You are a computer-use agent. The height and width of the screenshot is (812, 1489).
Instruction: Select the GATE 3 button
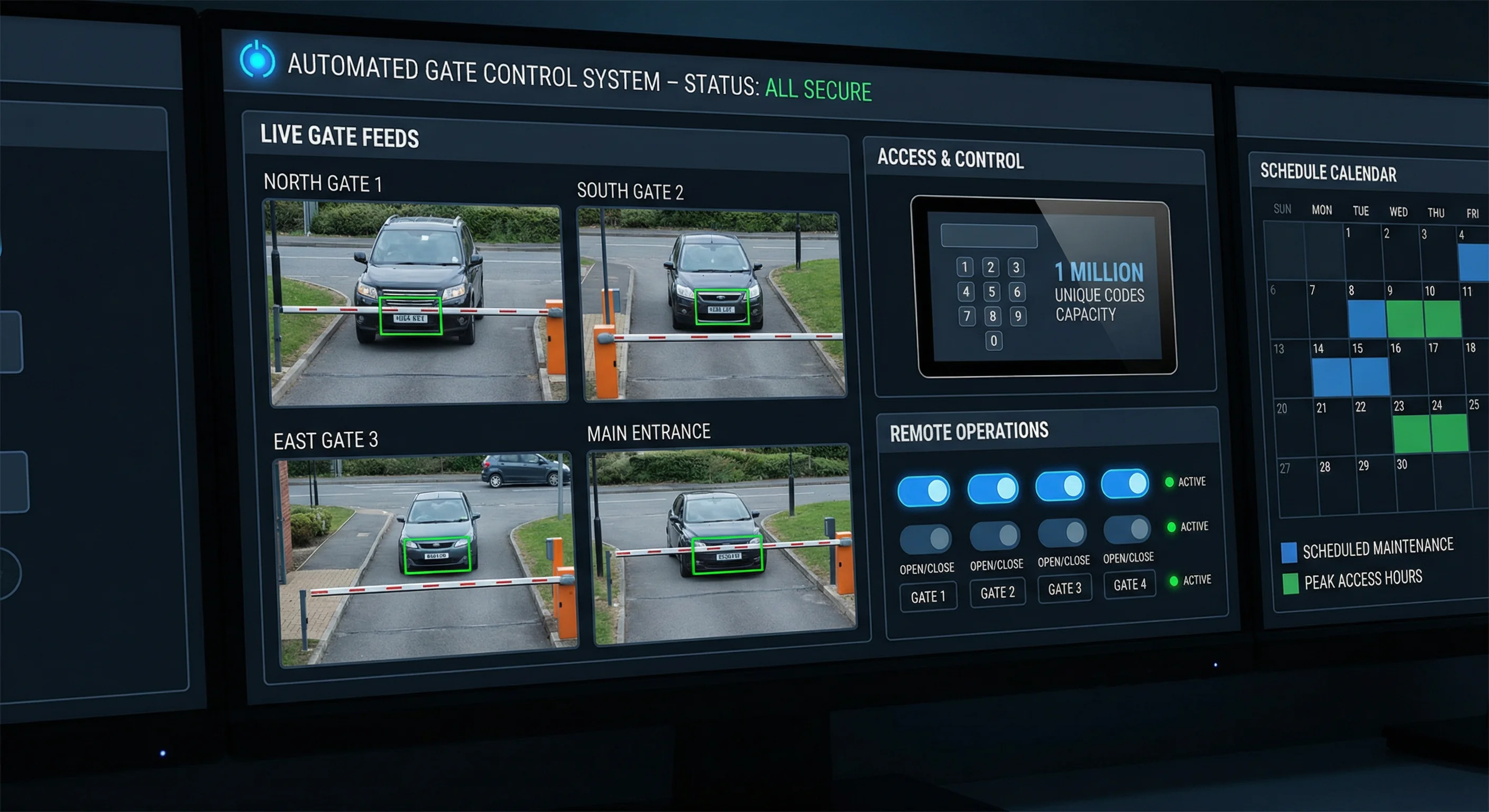coord(1064,588)
